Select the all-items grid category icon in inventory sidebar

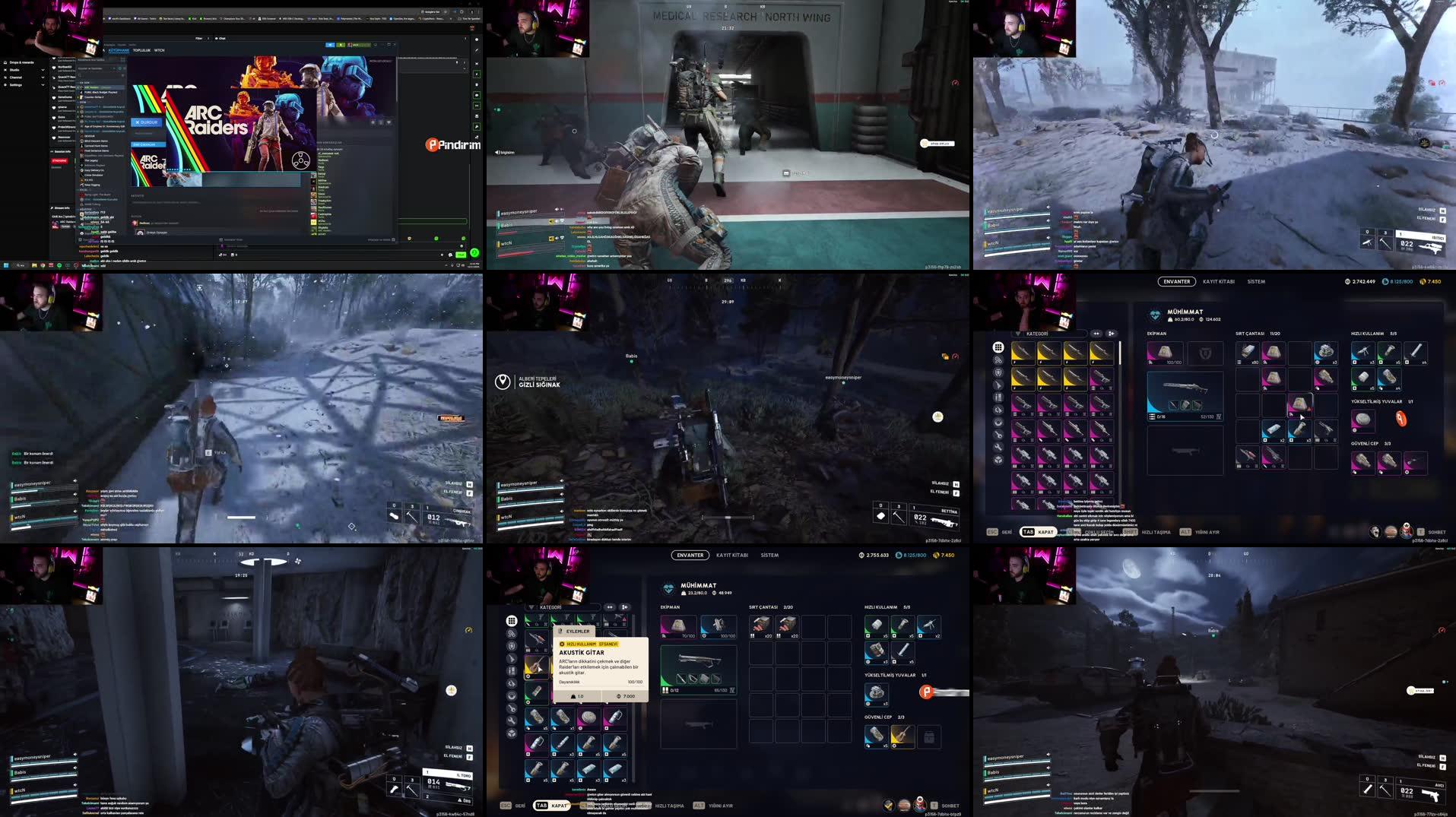pyautogui.click(x=998, y=348)
